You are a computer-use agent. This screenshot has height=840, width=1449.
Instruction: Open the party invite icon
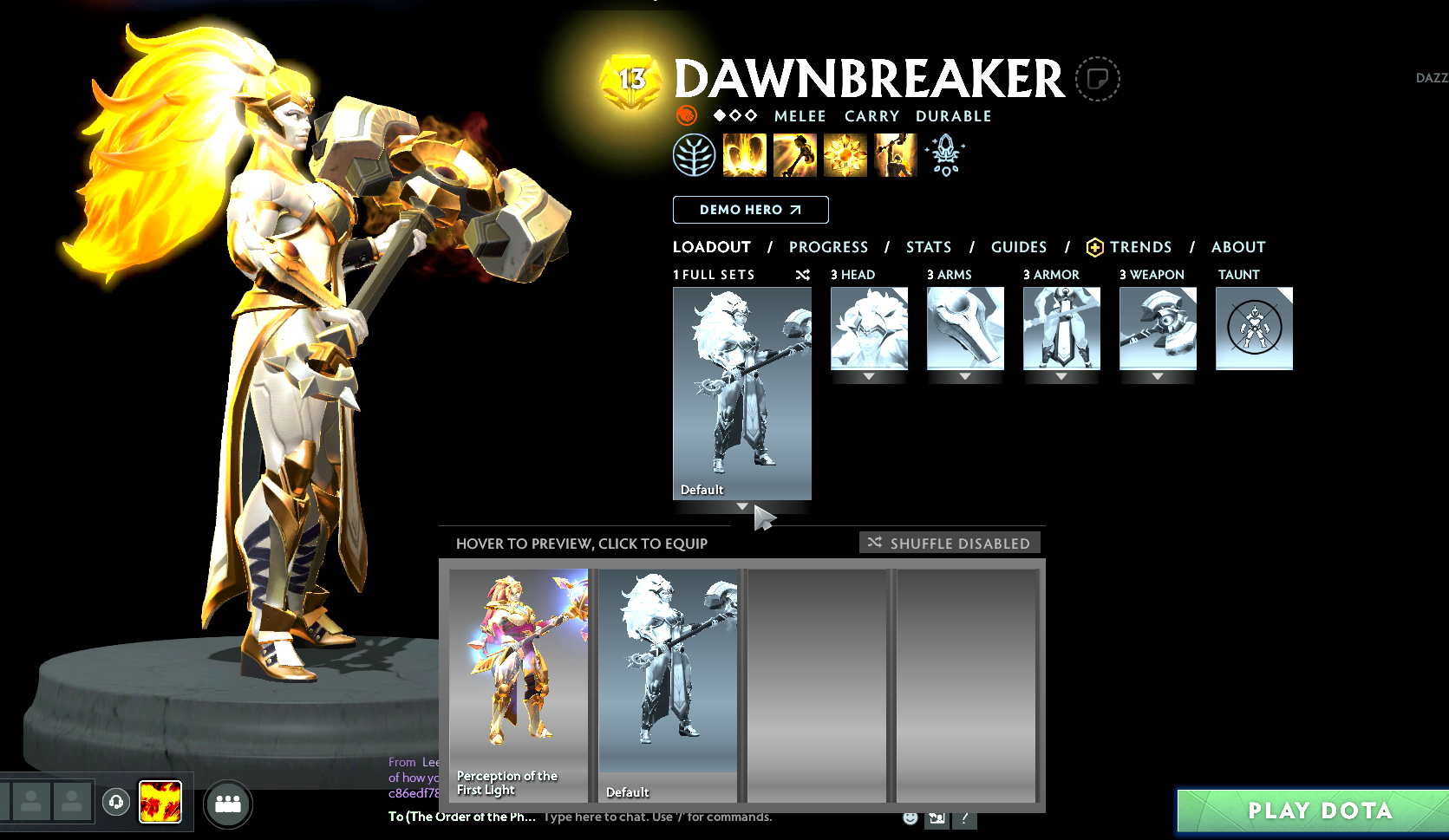coord(228,804)
